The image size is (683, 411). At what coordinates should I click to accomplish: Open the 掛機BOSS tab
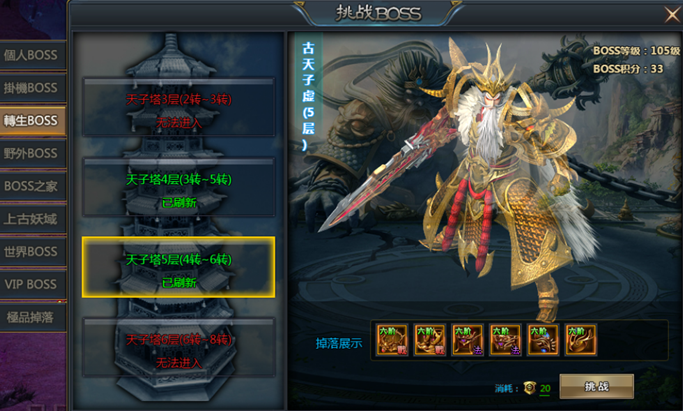(x=31, y=88)
